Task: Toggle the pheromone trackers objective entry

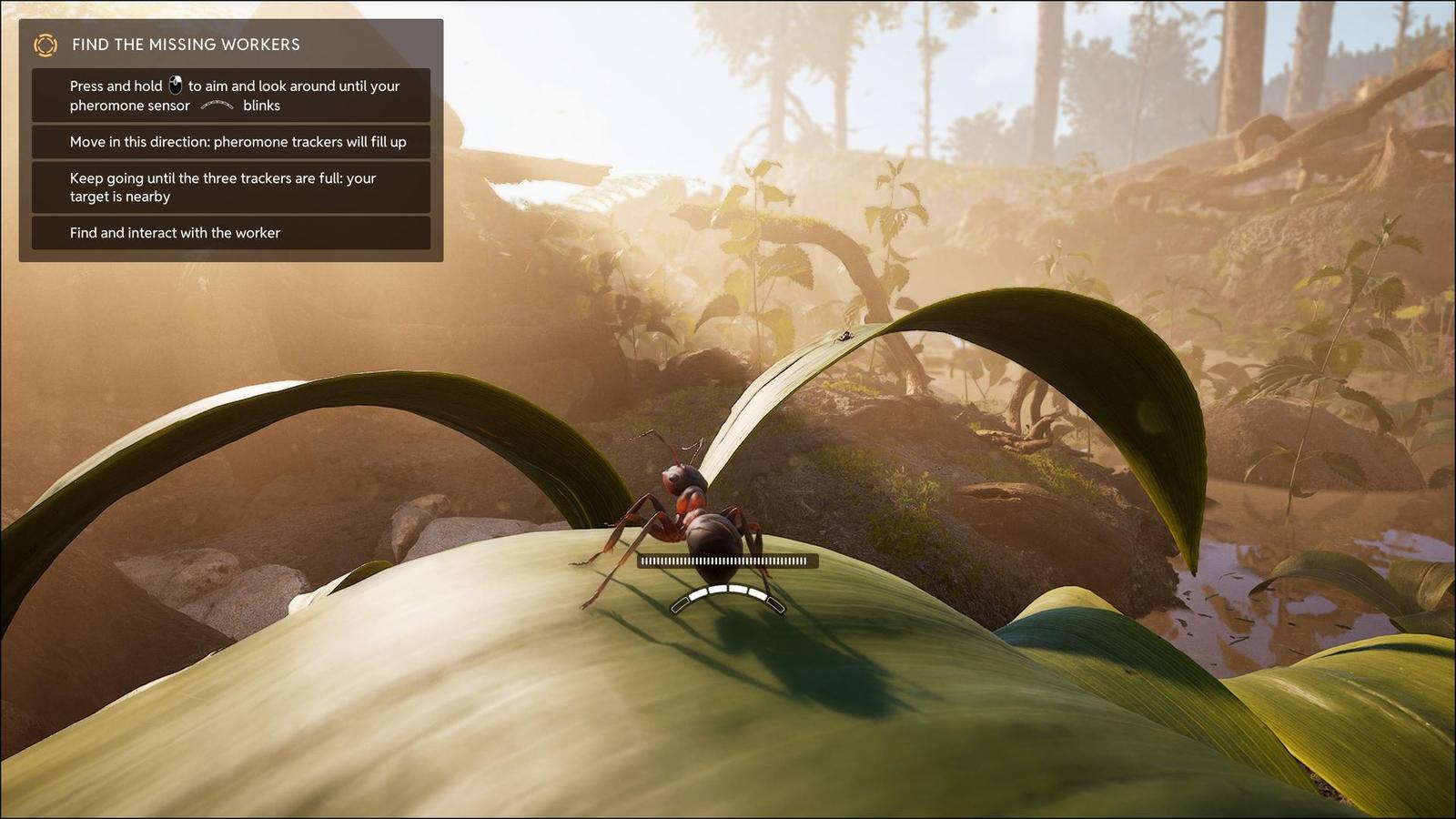Action: tap(229, 142)
